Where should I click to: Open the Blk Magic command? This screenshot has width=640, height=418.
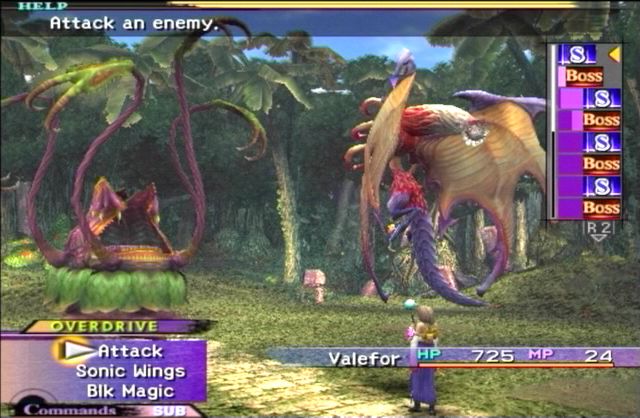(119, 388)
